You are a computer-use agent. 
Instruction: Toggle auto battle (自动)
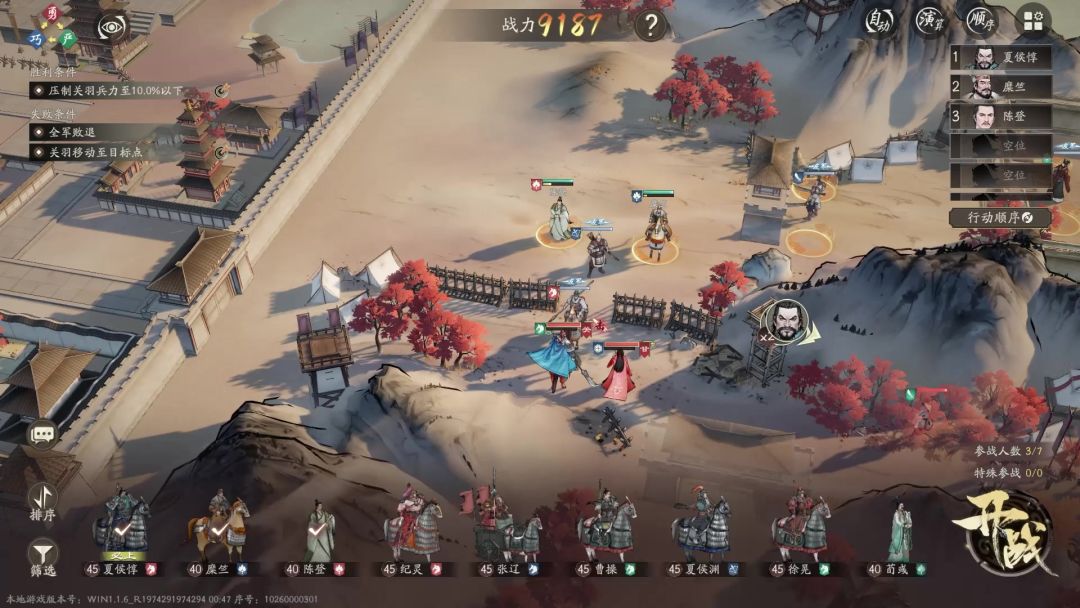click(x=879, y=20)
